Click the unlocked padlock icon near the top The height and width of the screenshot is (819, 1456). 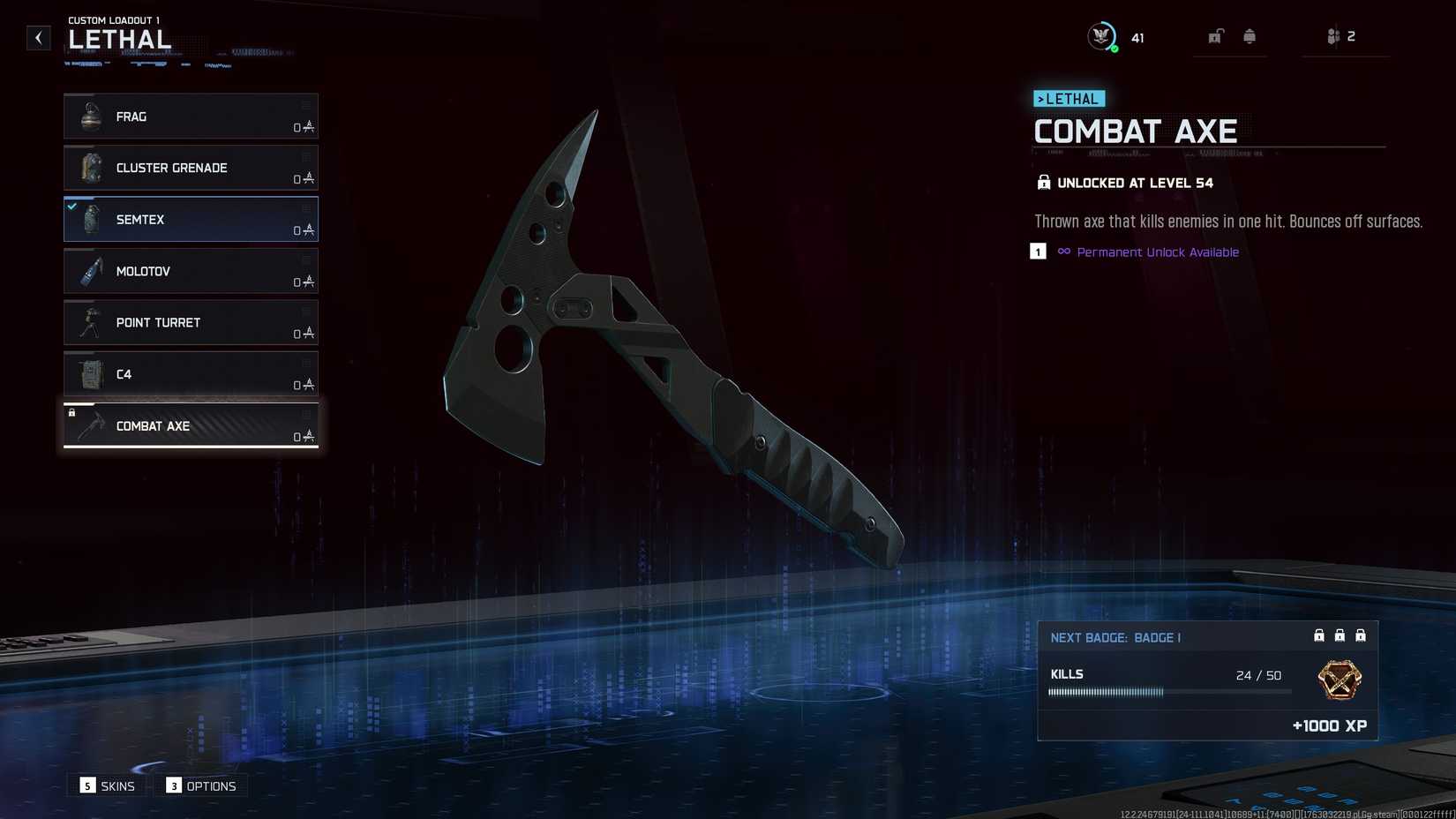pyautogui.click(x=1216, y=36)
